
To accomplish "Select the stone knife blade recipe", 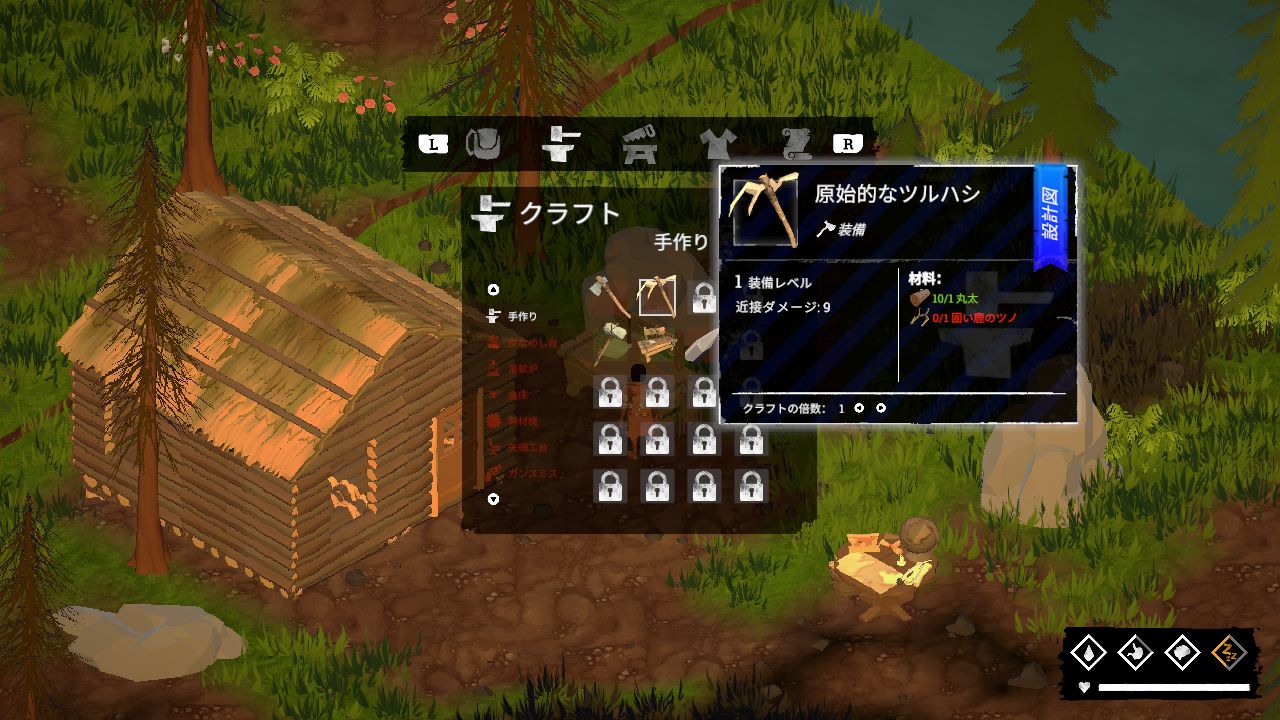I will click(x=704, y=344).
